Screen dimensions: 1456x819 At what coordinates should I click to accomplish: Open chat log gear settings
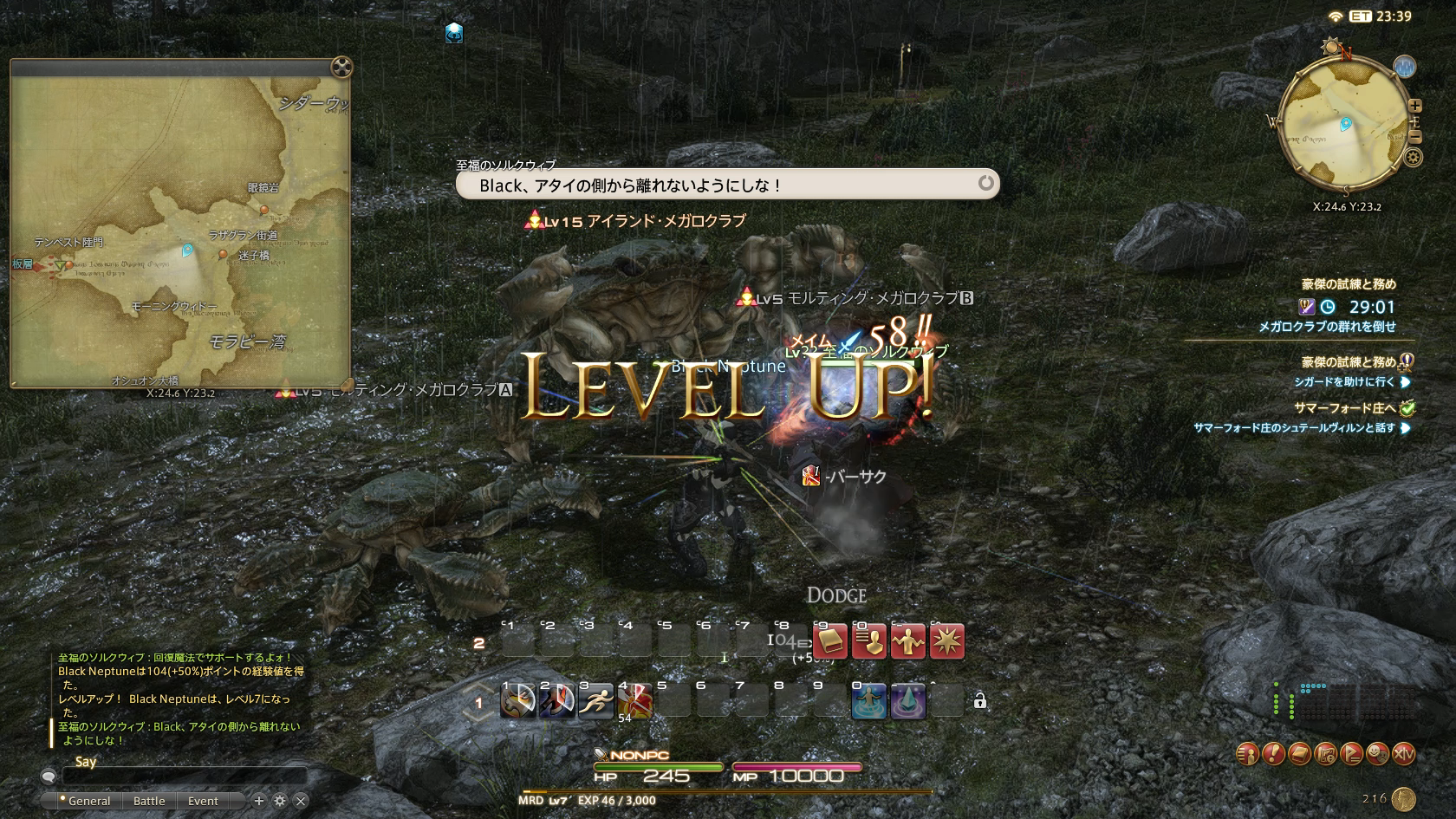tap(279, 801)
